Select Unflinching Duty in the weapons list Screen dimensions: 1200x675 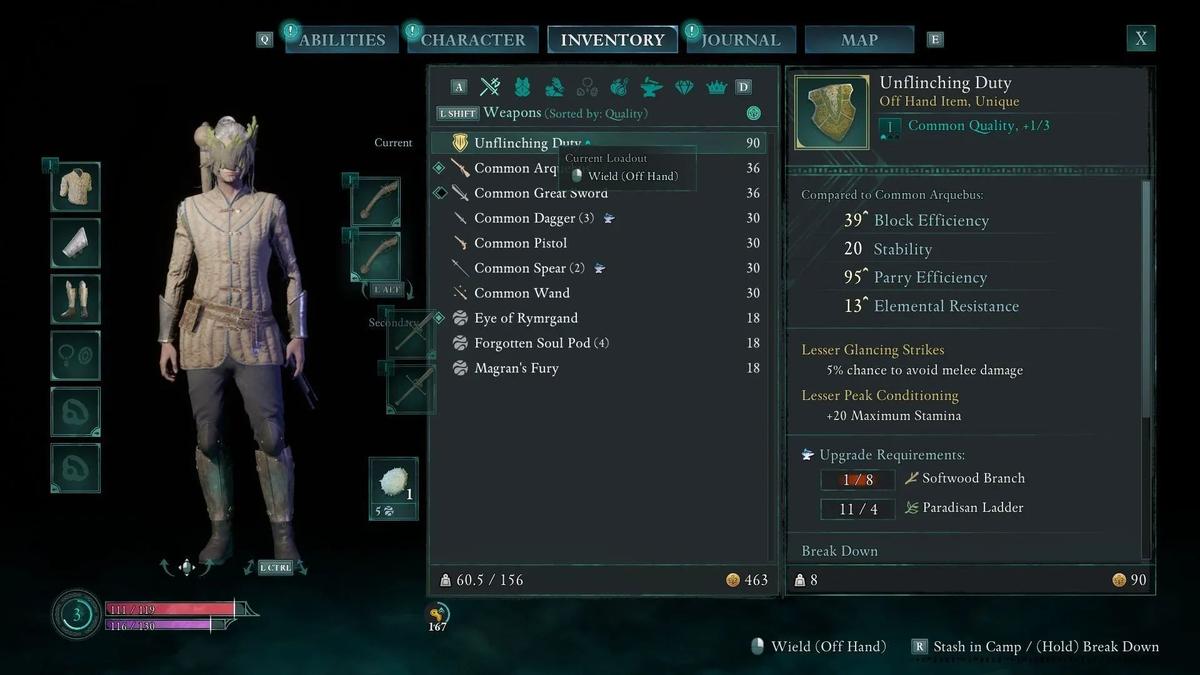(x=527, y=143)
